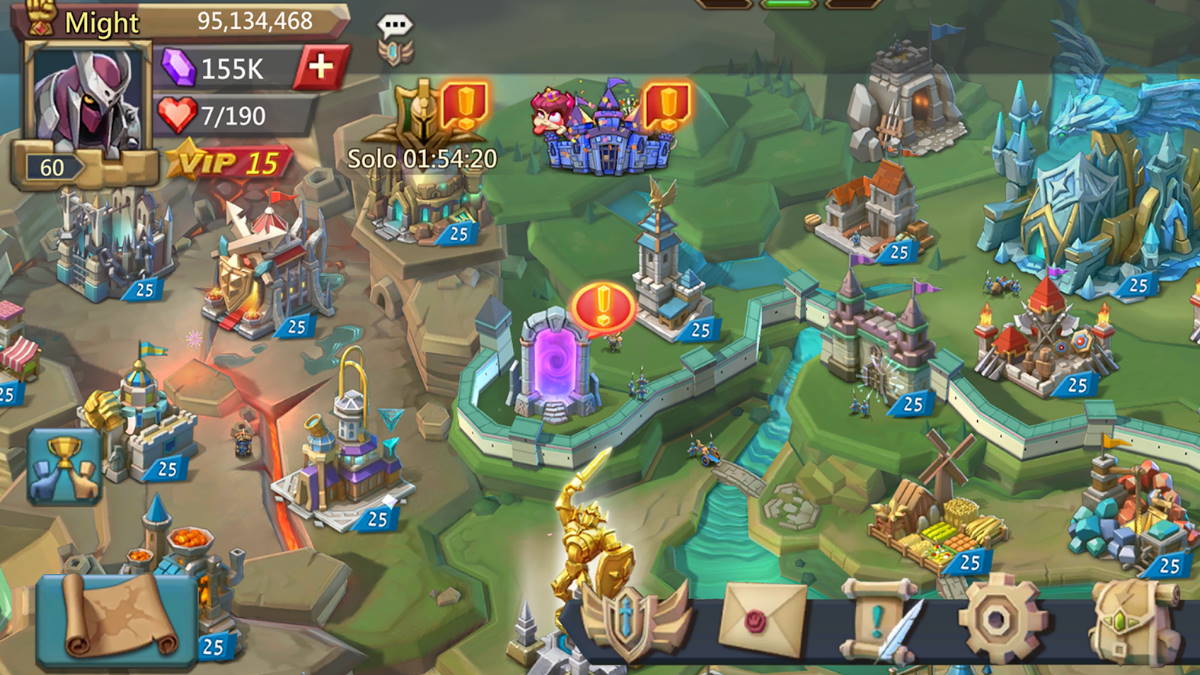Open the trophy rankings button
Viewport: 1200px width, 675px height.
65,466
